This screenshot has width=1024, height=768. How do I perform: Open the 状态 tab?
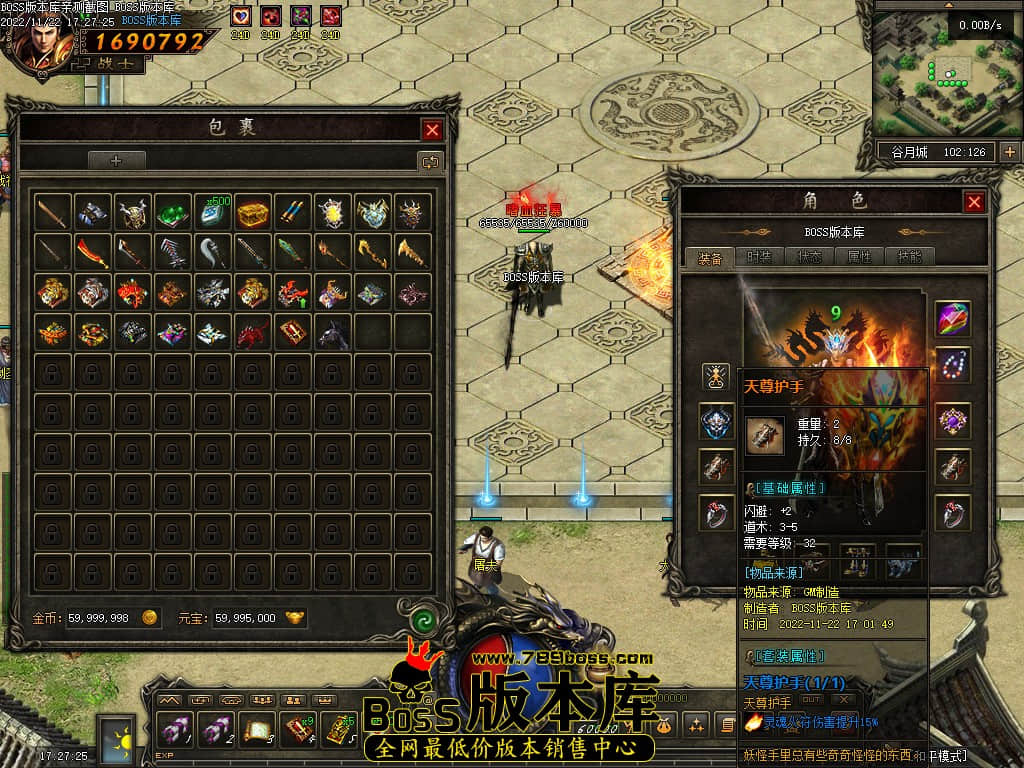(810, 257)
